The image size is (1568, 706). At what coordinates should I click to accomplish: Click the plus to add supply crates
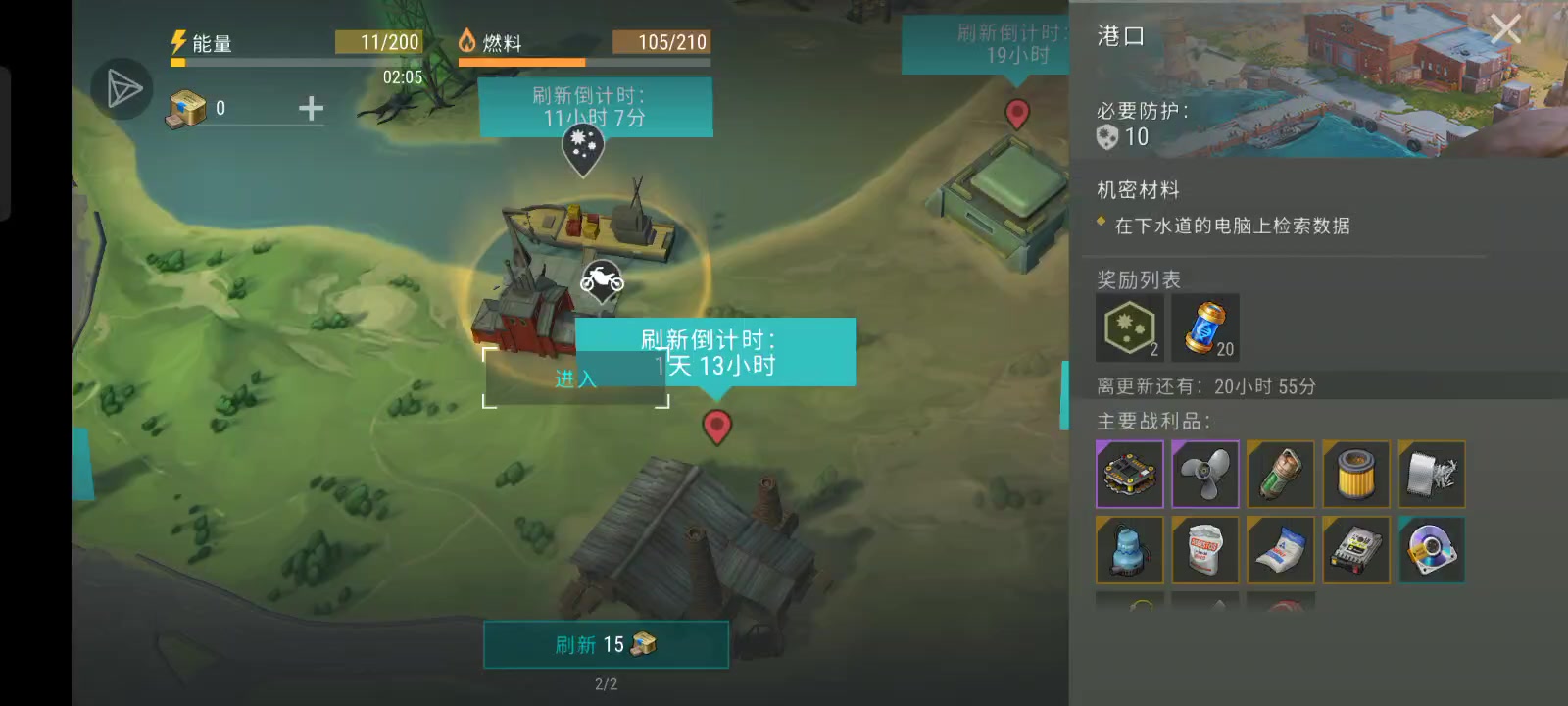pyautogui.click(x=310, y=109)
